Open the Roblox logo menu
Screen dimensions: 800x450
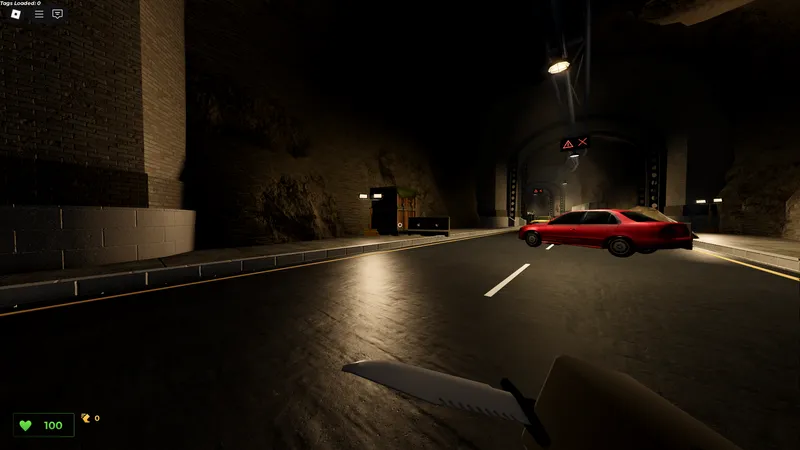point(18,14)
